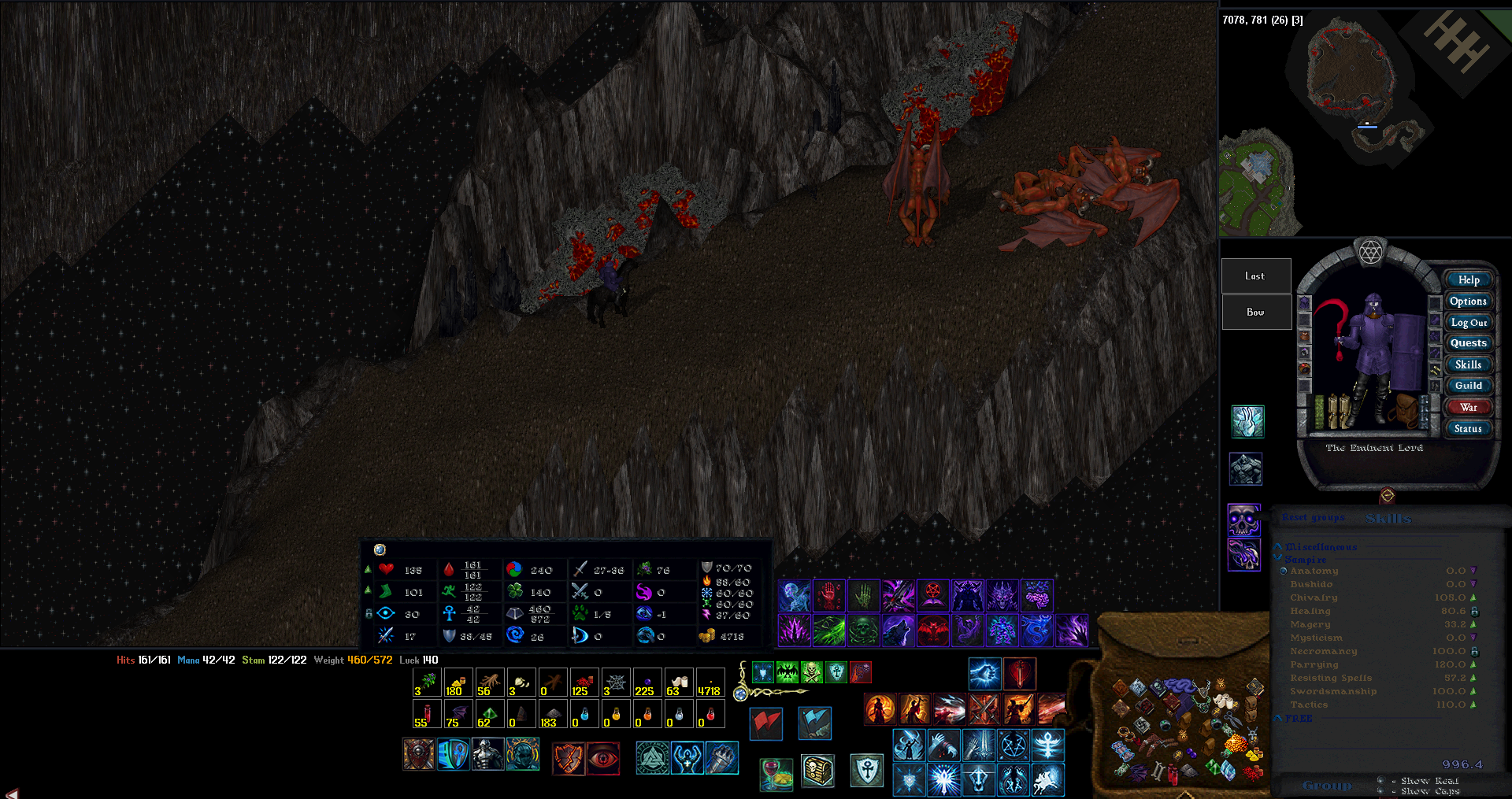Viewport: 1512px width, 799px height.
Task: Click the bandages slot in the hotbar
Action: point(679,682)
